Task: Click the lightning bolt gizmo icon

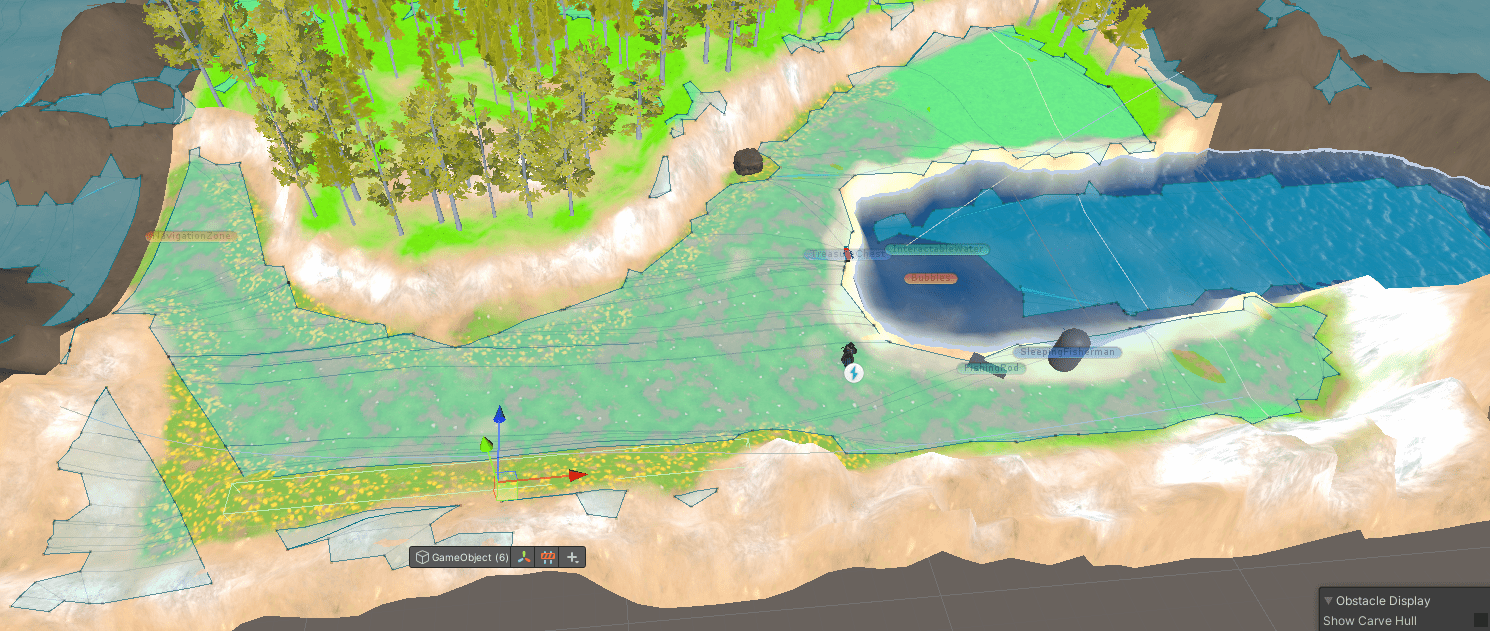Action: [854, 373]
